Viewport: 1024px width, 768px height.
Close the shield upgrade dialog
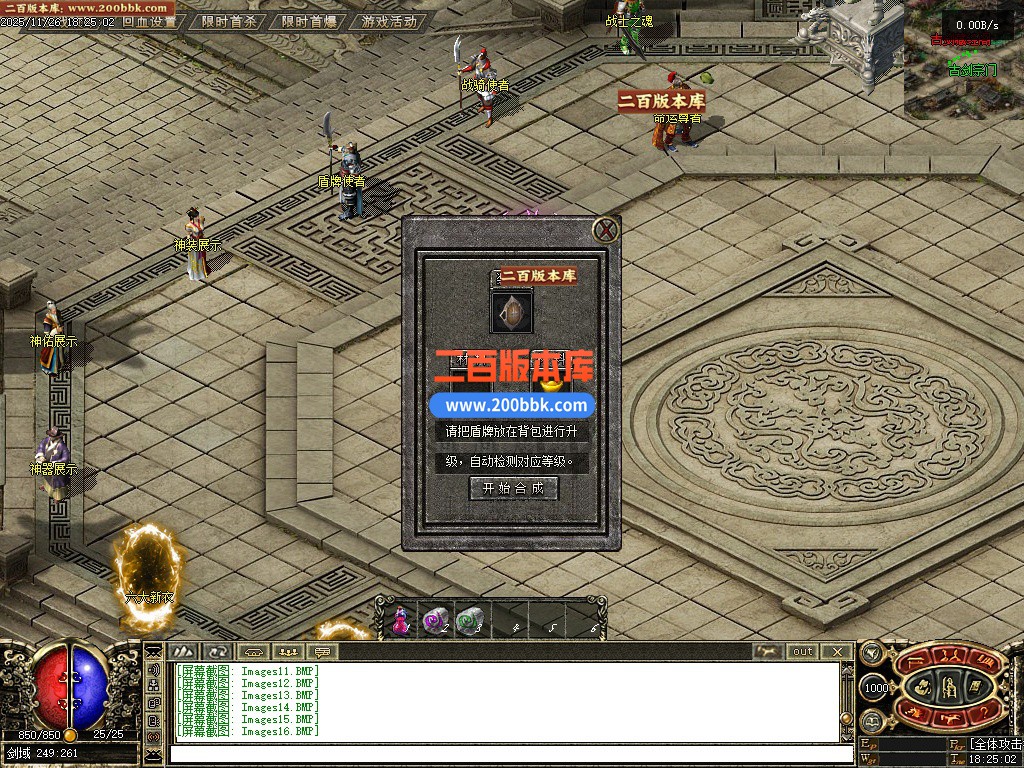point(606,231)
